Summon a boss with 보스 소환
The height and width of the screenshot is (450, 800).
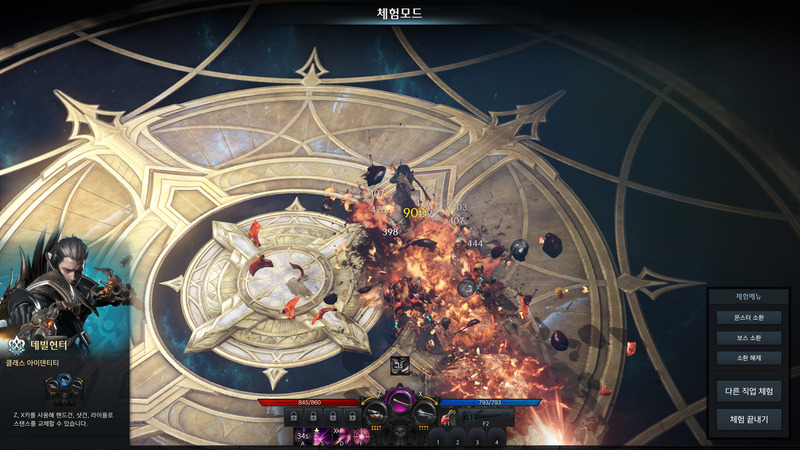click(749, 337)
